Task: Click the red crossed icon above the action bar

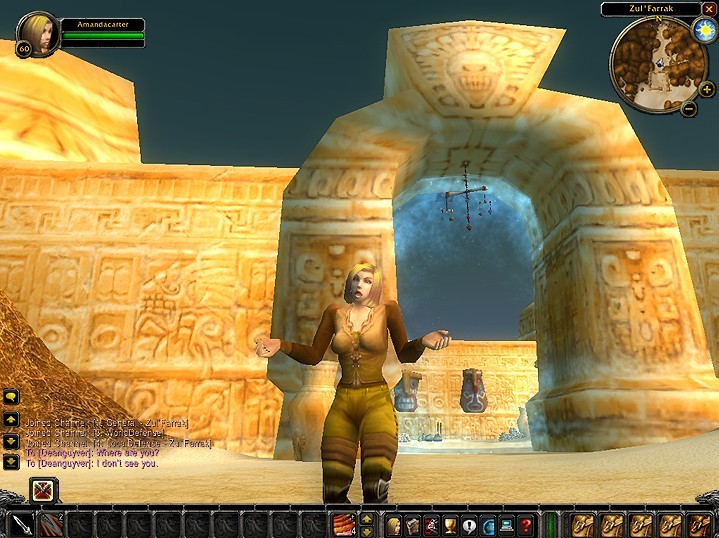Action: click(x=42, y=490)
